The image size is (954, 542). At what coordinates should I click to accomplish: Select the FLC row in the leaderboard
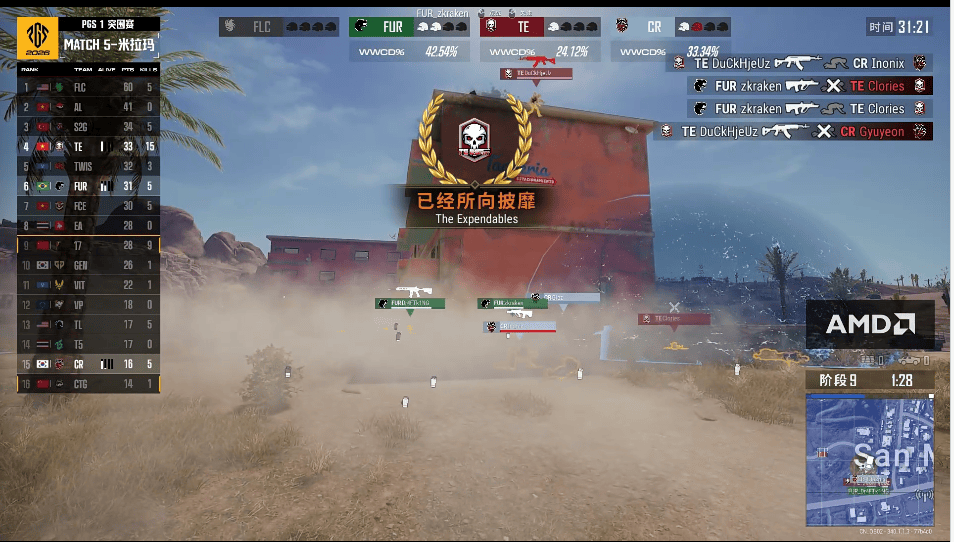click(x=88, y=87)
